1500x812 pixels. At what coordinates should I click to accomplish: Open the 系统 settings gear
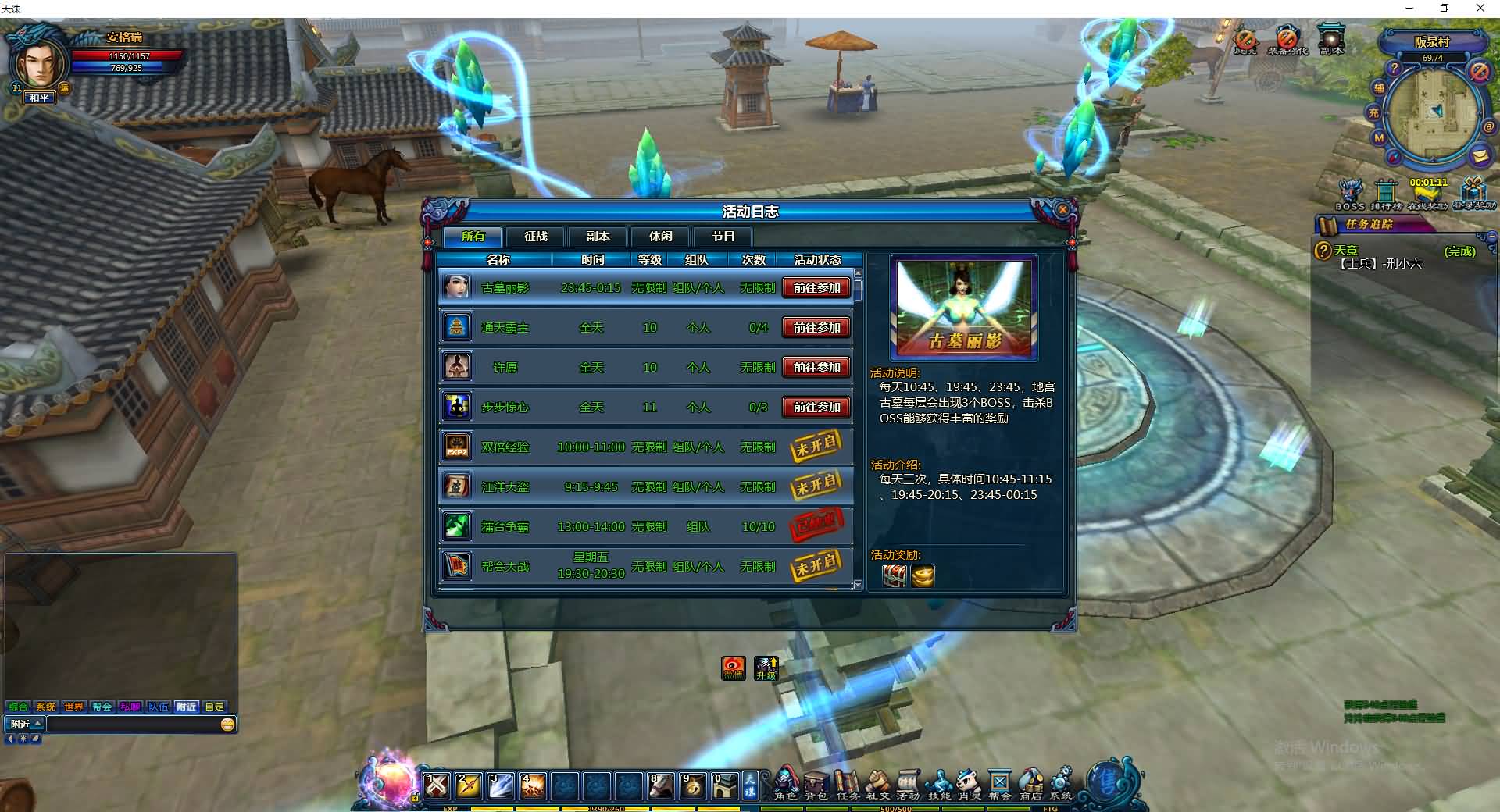[x=1061, y=783]
